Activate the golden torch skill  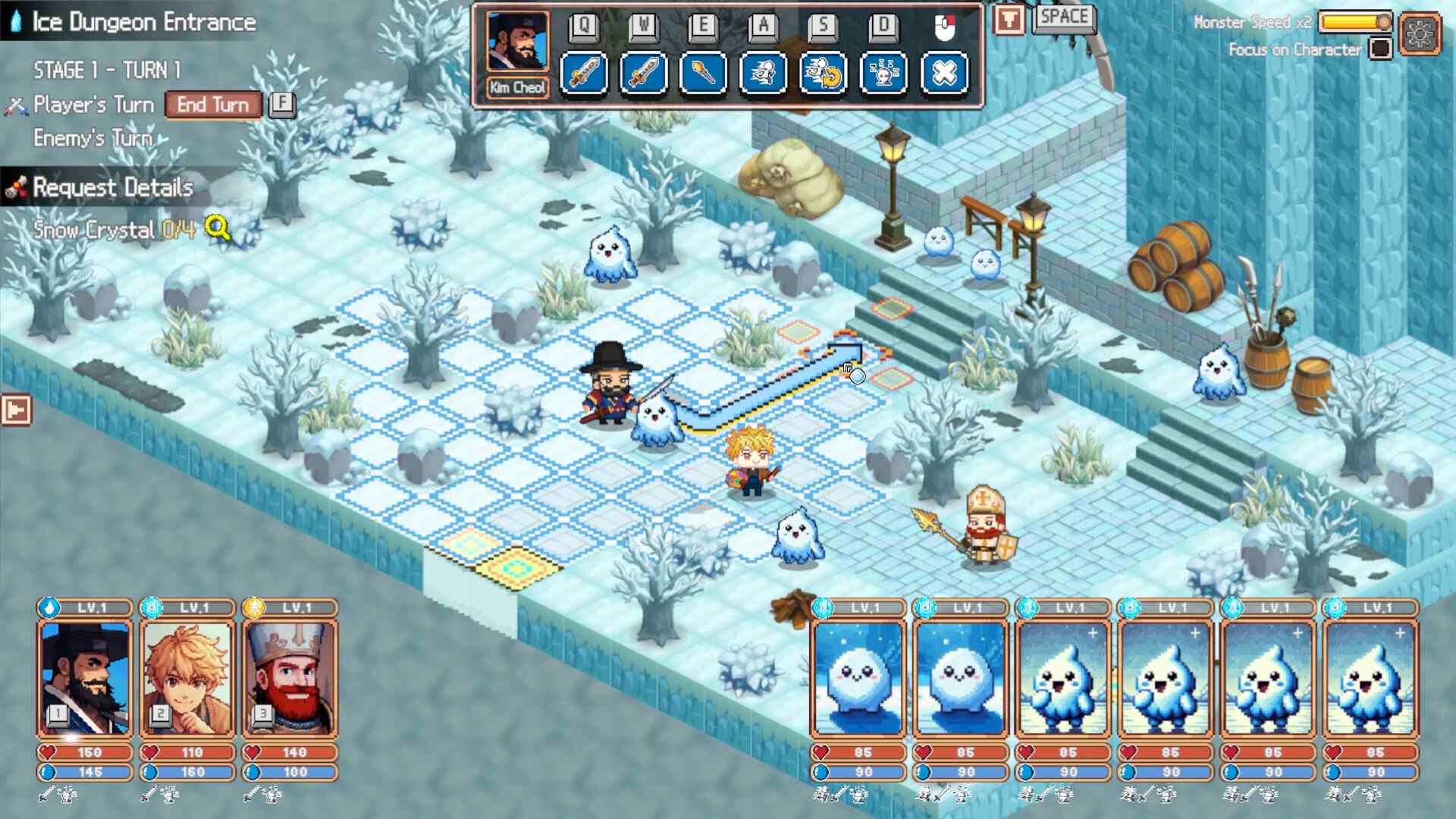[704, 74]
